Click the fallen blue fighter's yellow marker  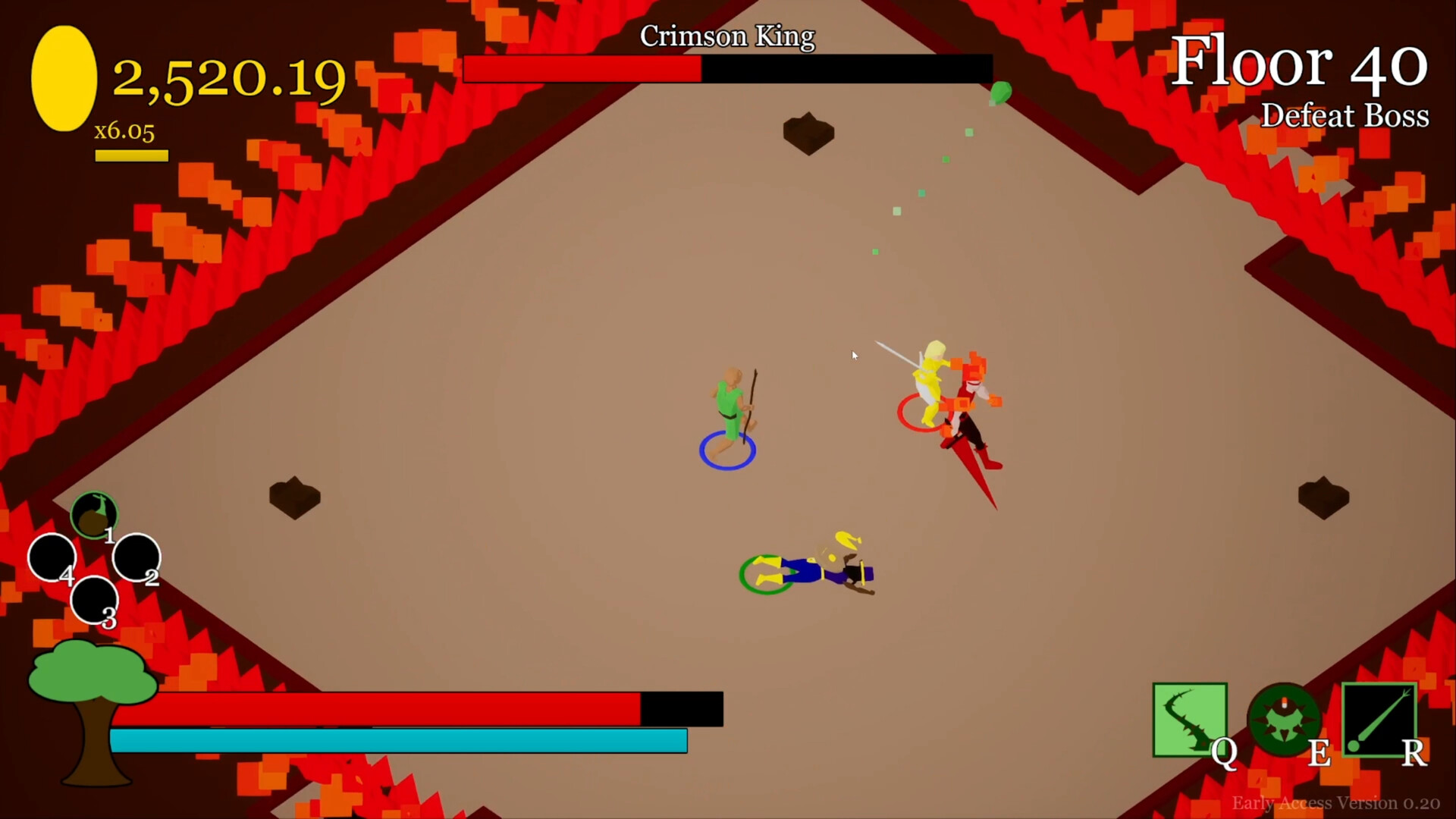point(848,540)
